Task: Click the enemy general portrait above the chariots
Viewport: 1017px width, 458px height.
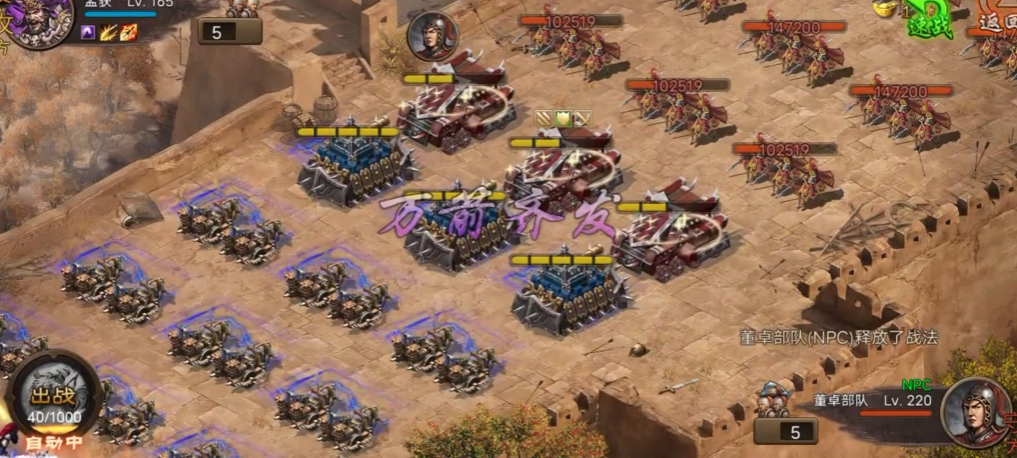Action: 431,37
